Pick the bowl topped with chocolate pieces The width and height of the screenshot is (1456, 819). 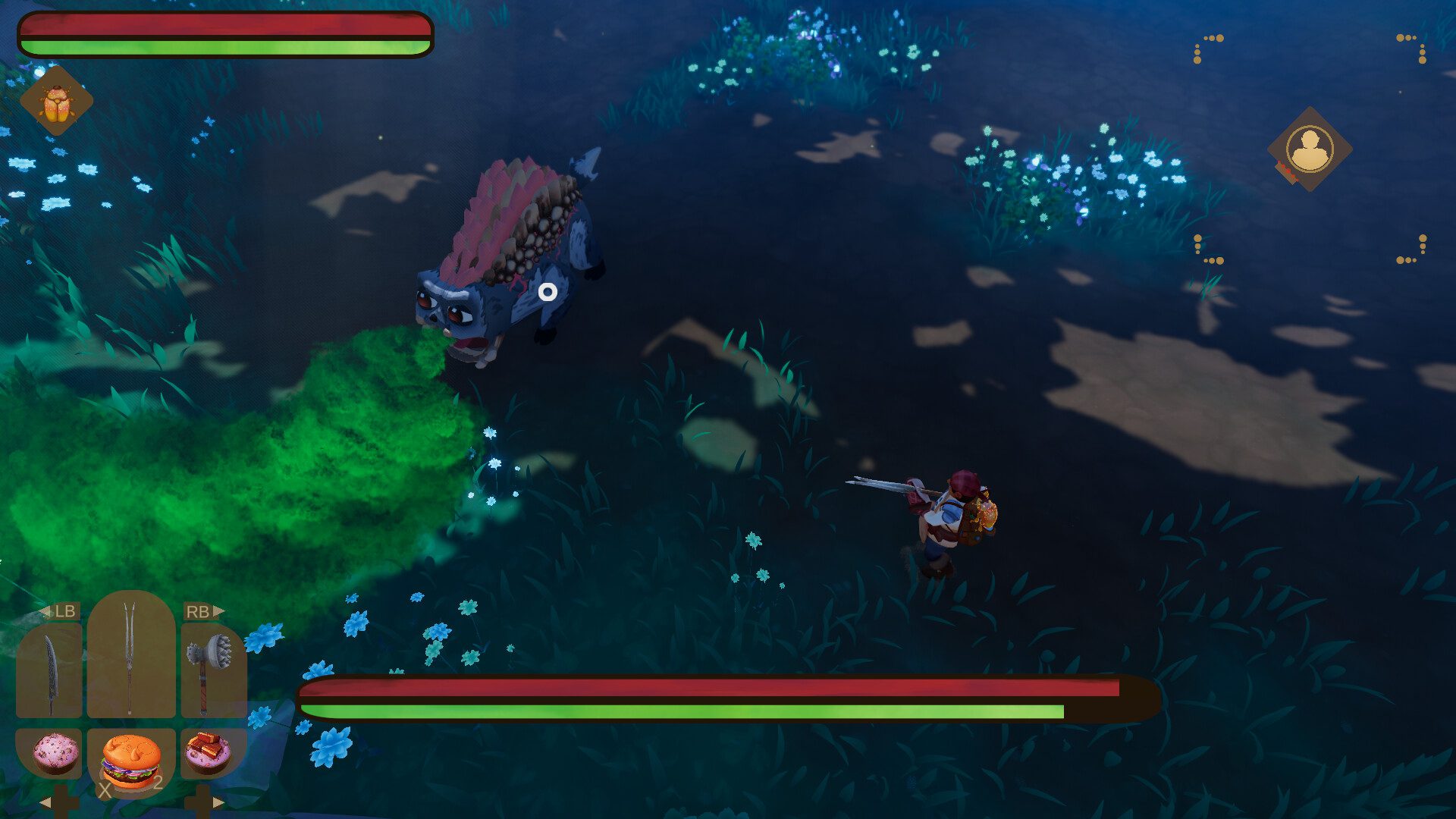click(208, 752)
